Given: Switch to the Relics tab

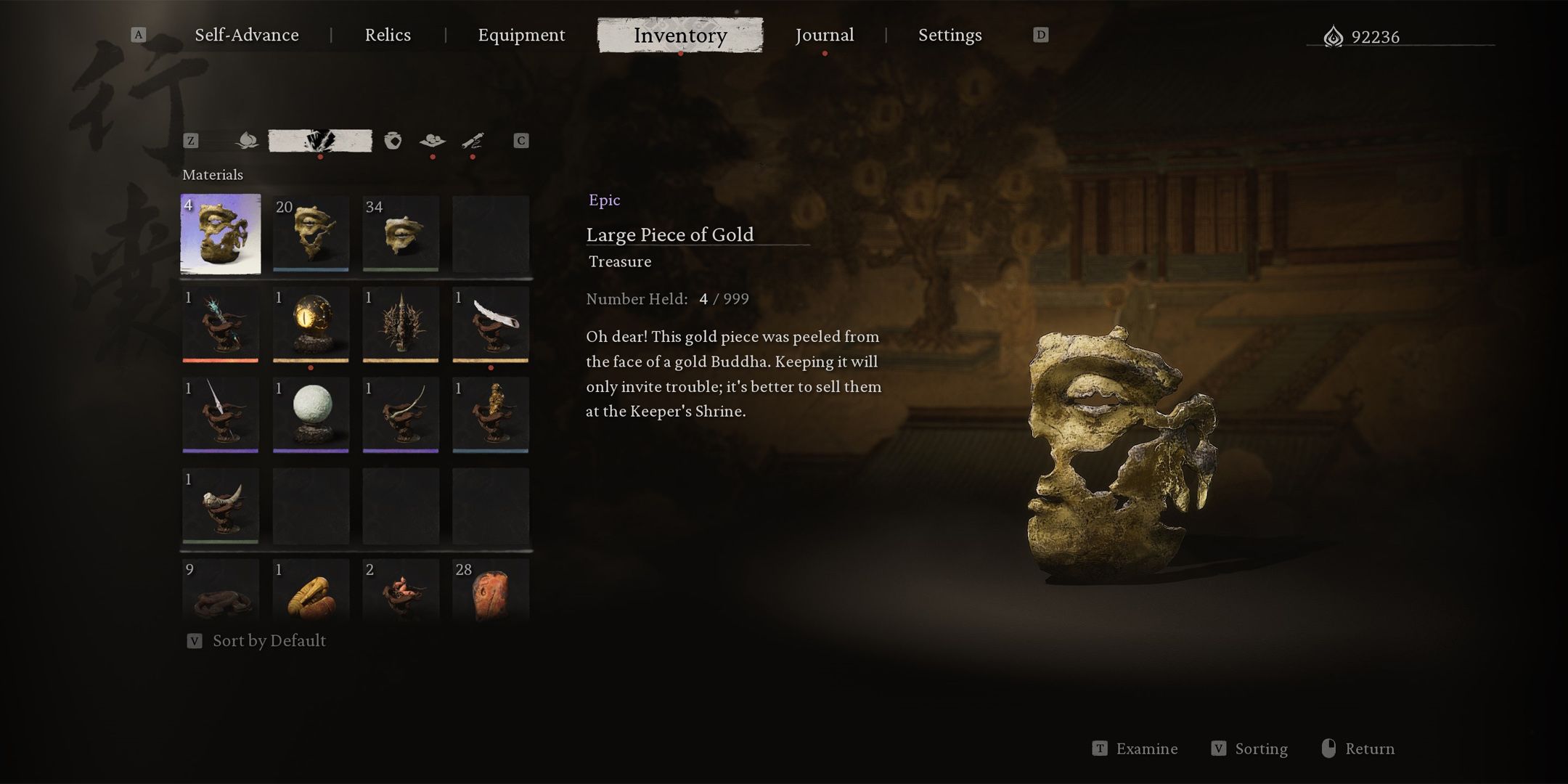Looking at the screenshot, I should (388, 35).
